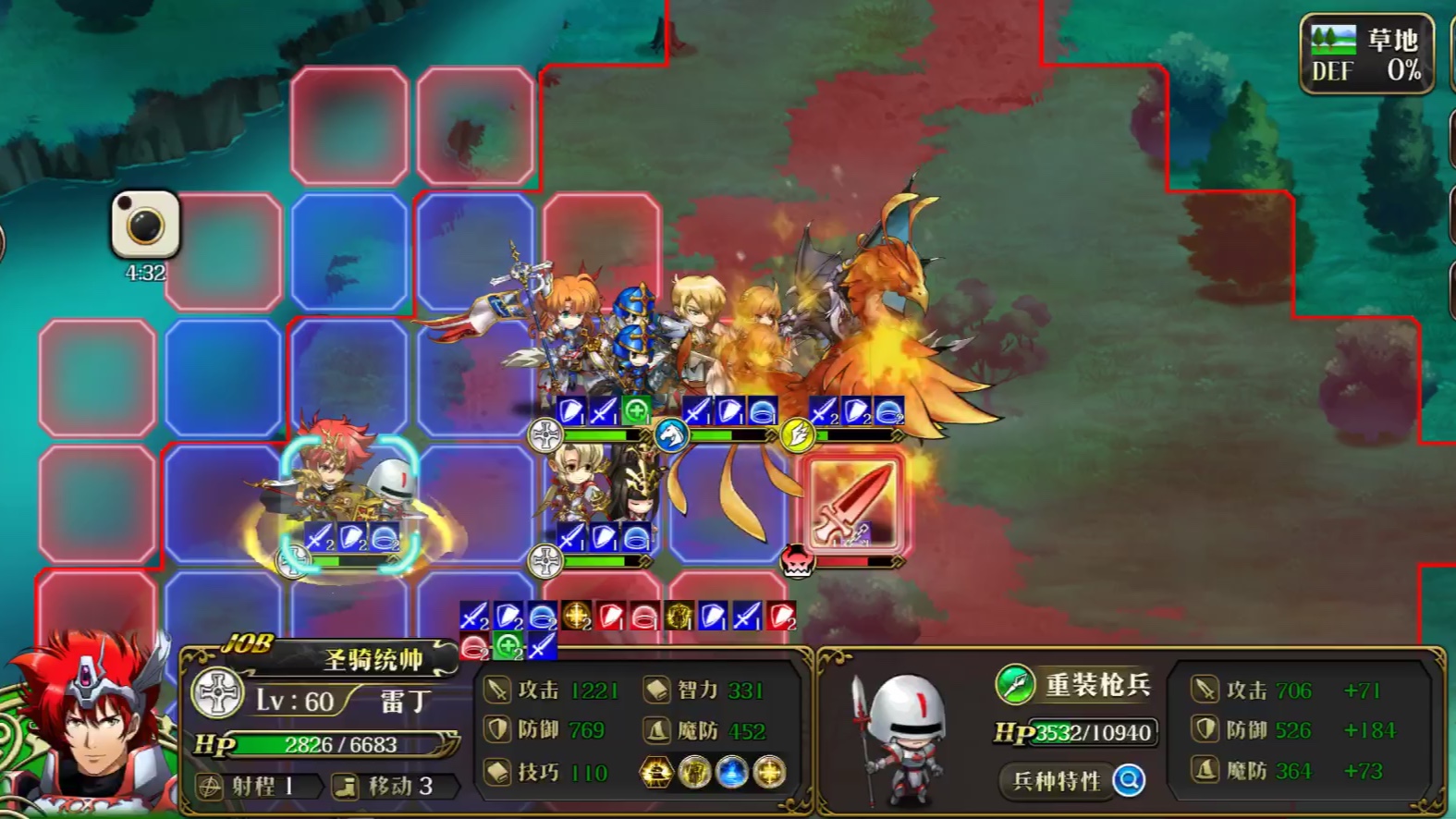The image size is (1456, 819).
Task: Click the wizard hat icon beside 魔防 452
Action: point(658,729)
